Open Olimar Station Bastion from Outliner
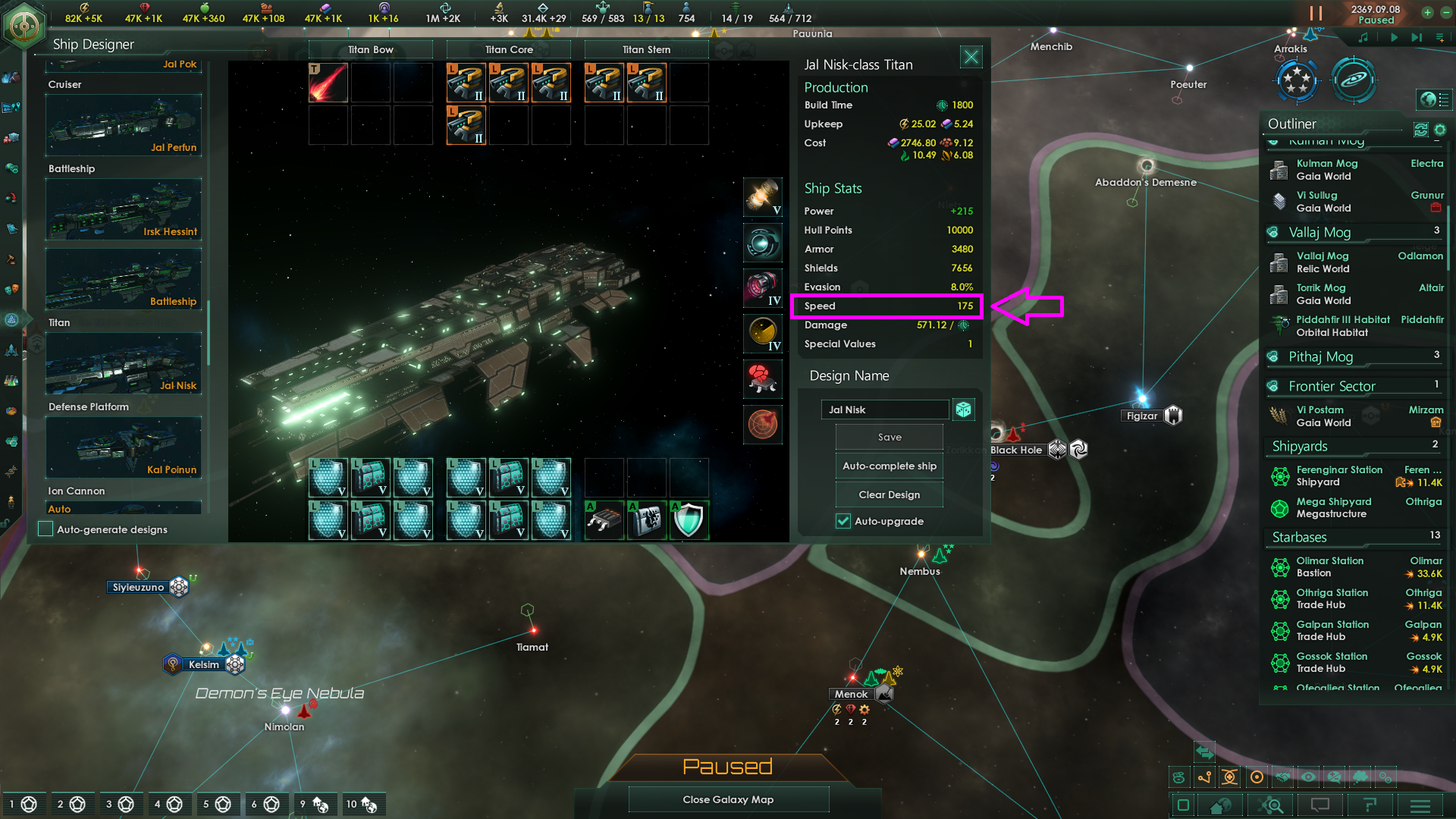Viewport: 1456px width, 819px height. pyautogui.click(x=1330, y=567)
